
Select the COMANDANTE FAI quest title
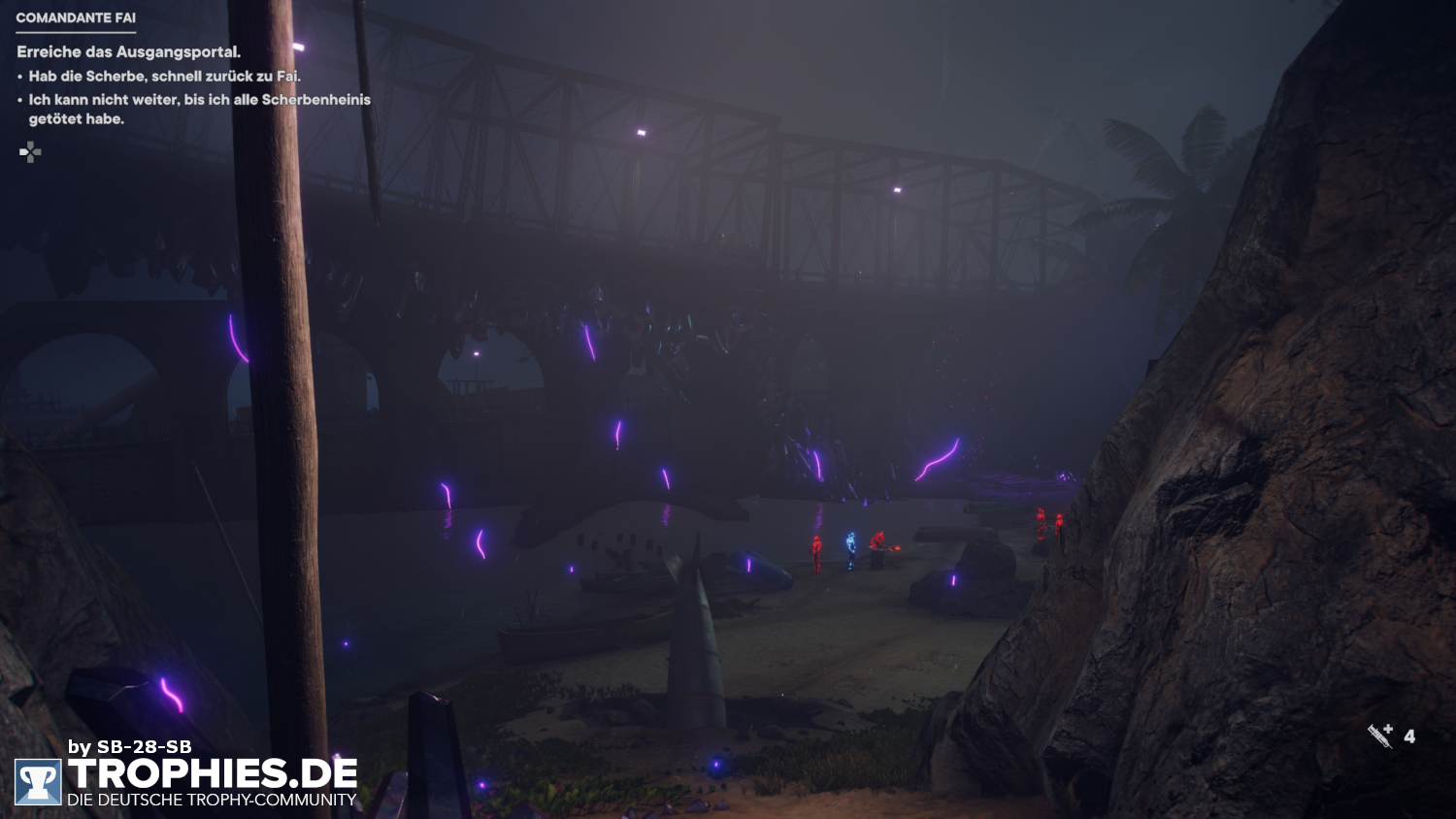75,16
